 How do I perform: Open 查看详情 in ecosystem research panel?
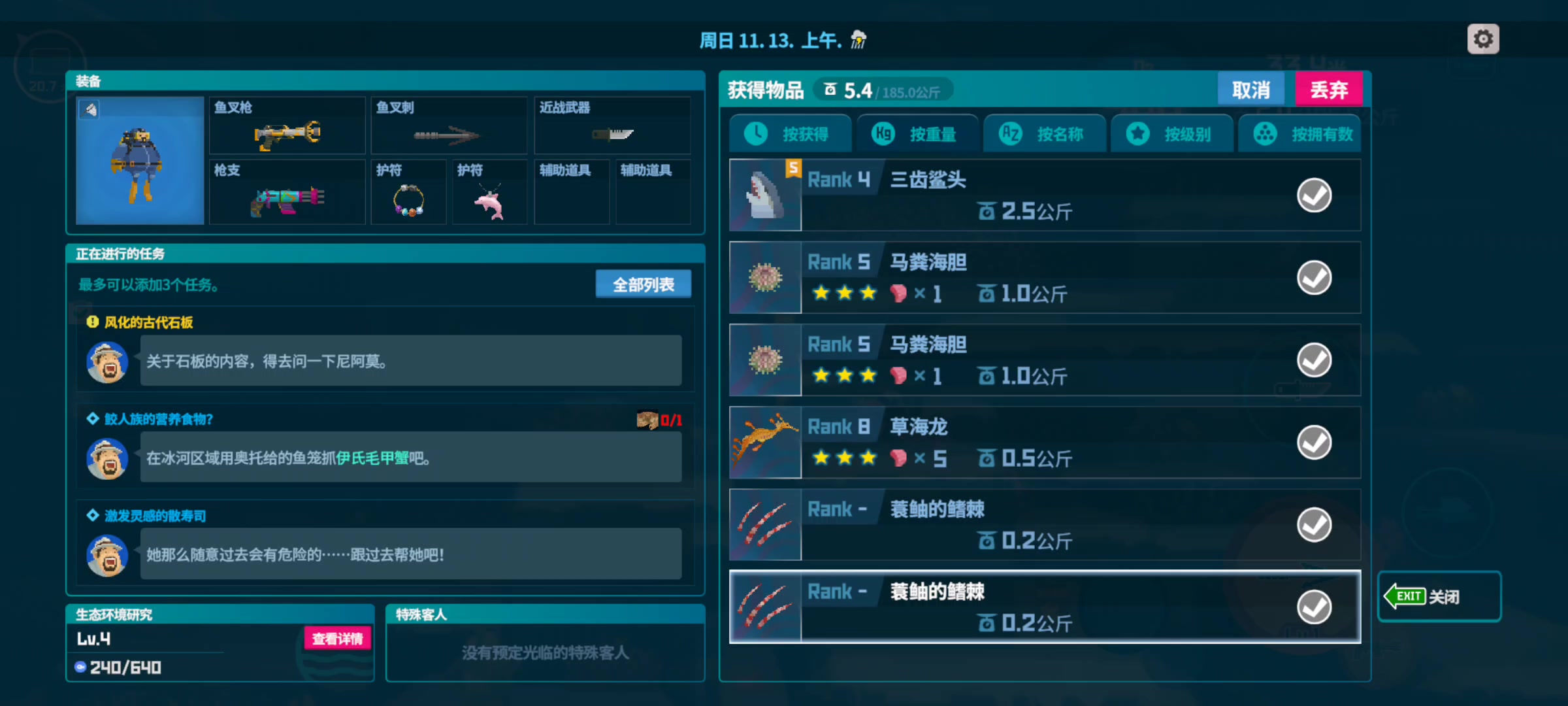tap(336, 639)
